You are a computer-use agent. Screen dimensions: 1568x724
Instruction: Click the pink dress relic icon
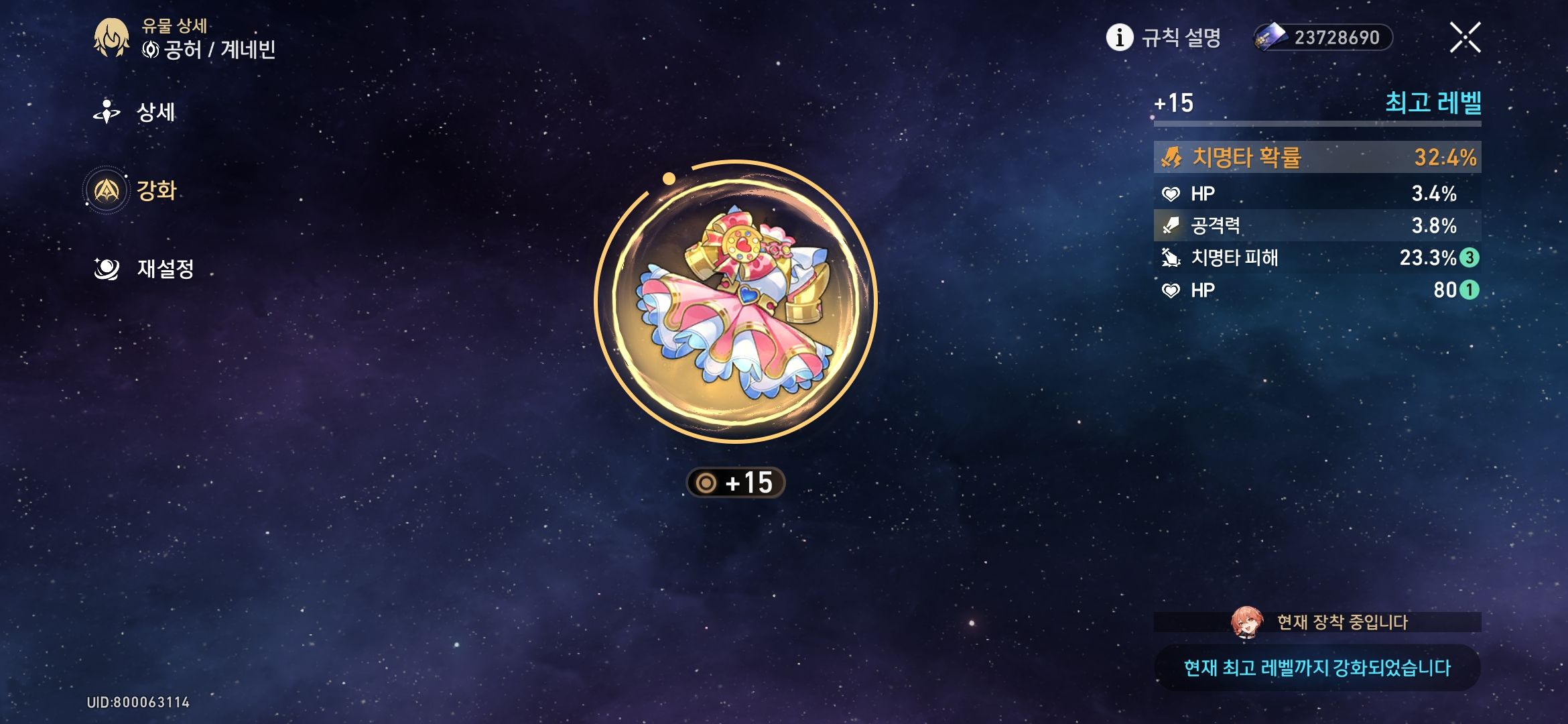point(736,302)
